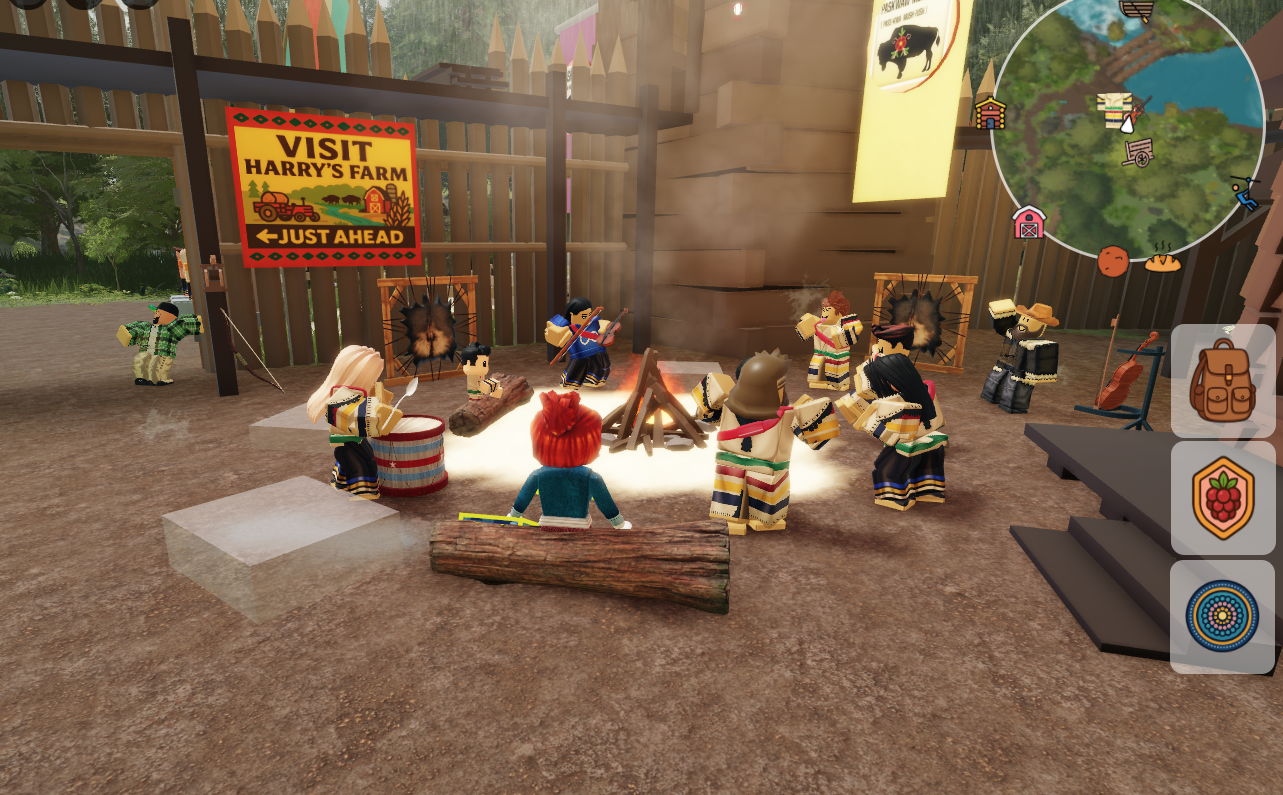Open the raspberry badge menu
1283x795 pixels.
1222,498
